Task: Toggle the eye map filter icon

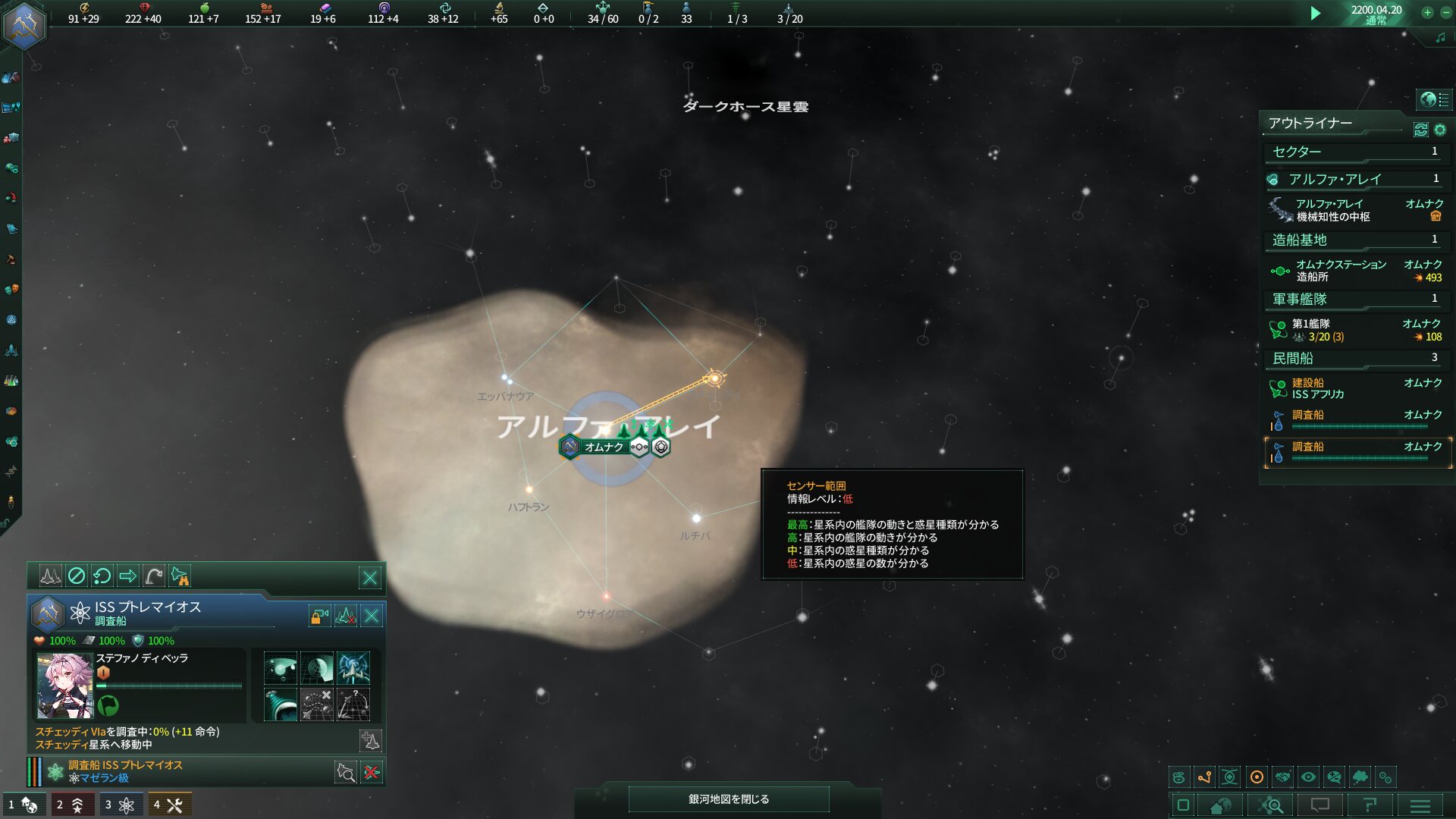Action: click(1308, 777)
